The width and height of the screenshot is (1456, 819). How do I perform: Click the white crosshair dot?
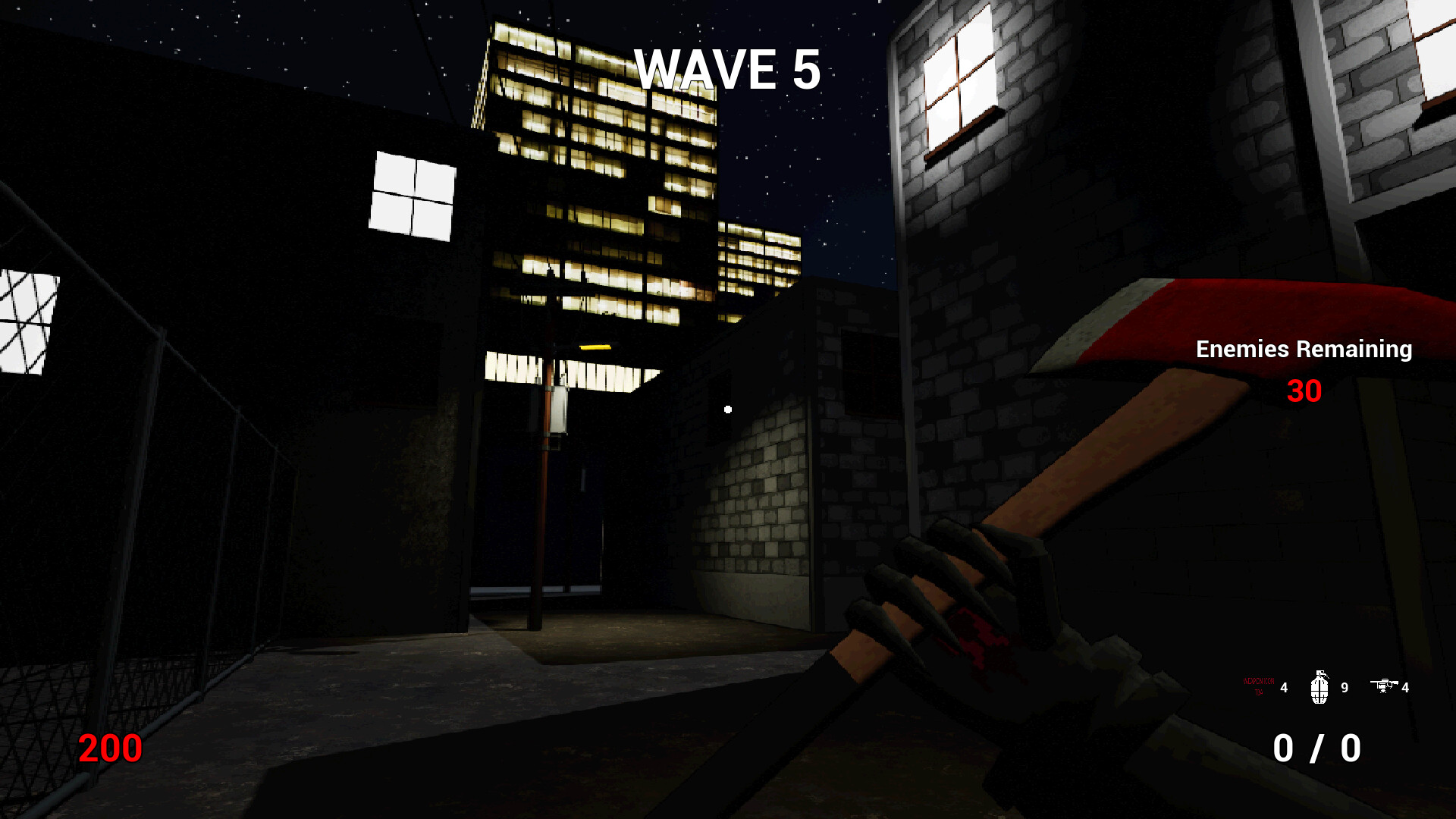727,409
